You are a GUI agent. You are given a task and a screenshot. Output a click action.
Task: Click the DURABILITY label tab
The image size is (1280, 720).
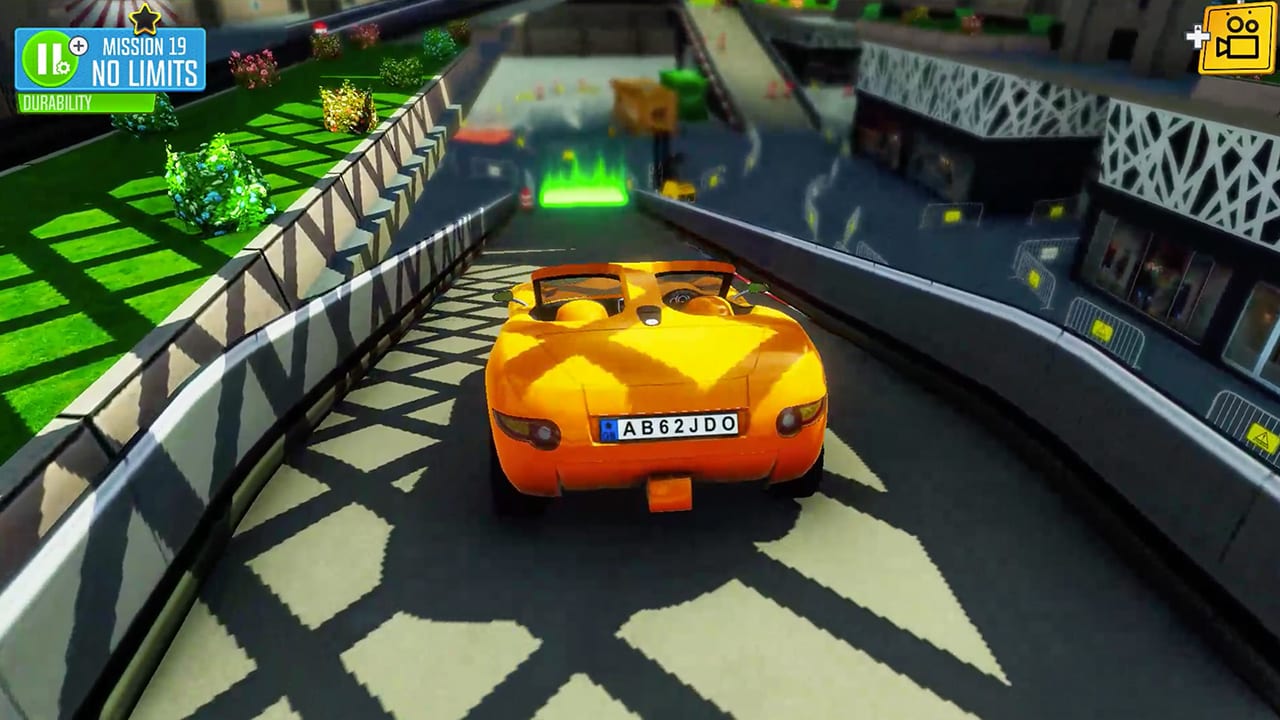pyautogui.click(x=57, y=100)
